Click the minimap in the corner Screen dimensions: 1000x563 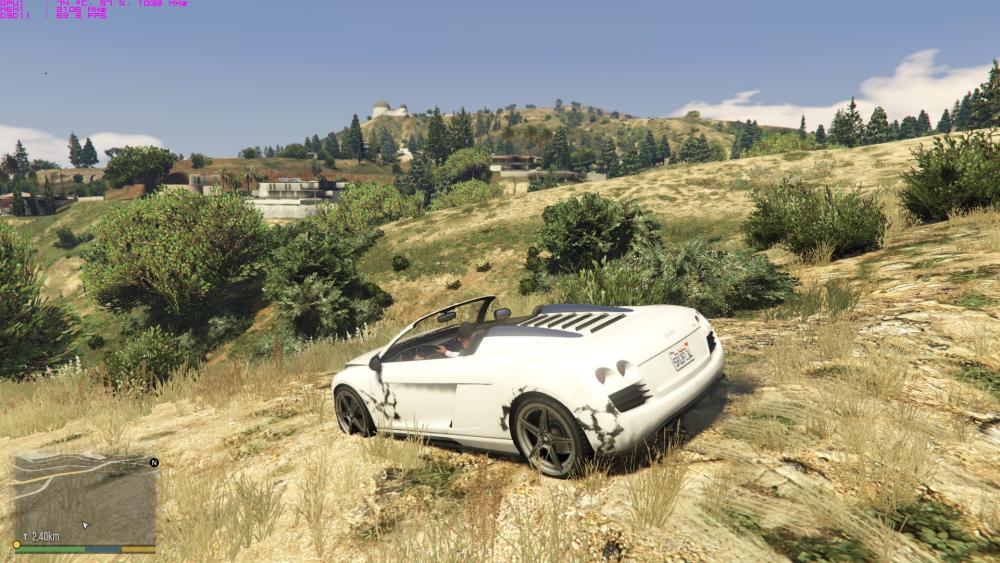point(85,498)
